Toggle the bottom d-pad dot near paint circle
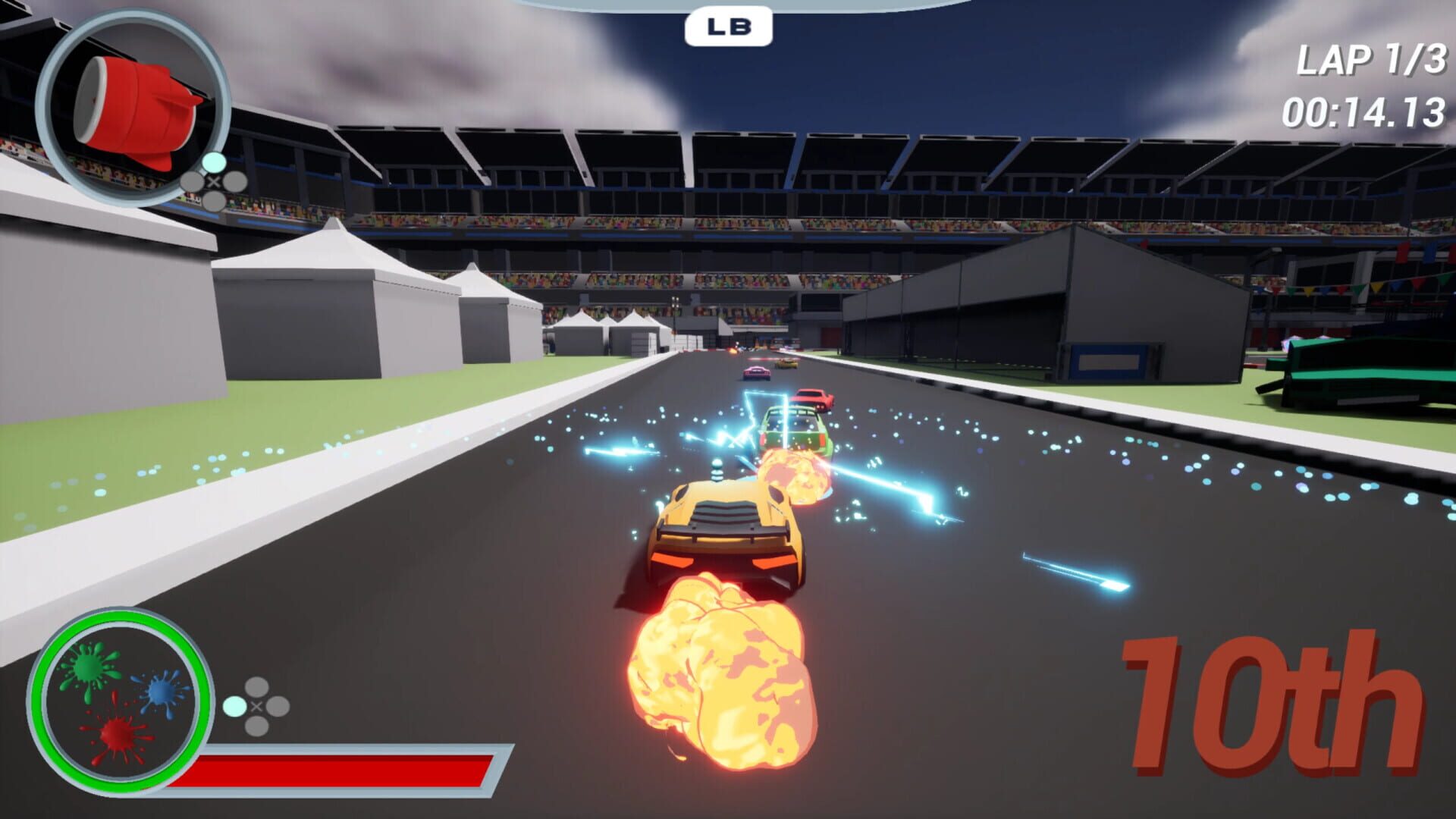The height and width of the screenshot is (819, 1456). click(x=256, y=726)
